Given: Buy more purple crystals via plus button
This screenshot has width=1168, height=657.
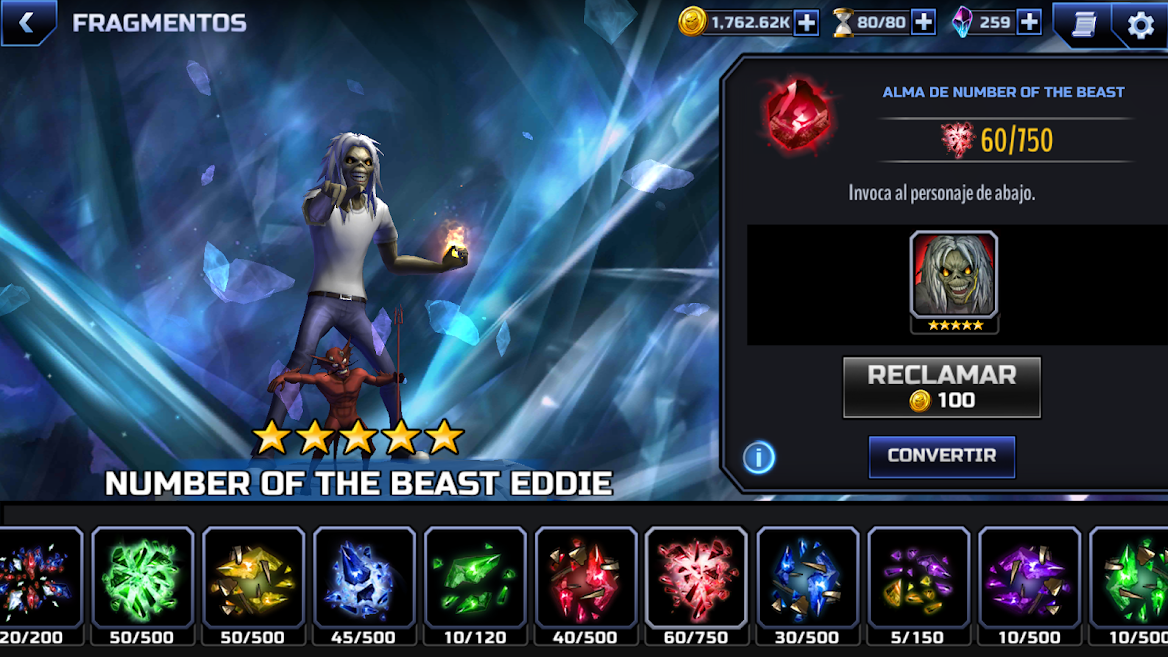Looking at the screenshot, I should 1028,22.
